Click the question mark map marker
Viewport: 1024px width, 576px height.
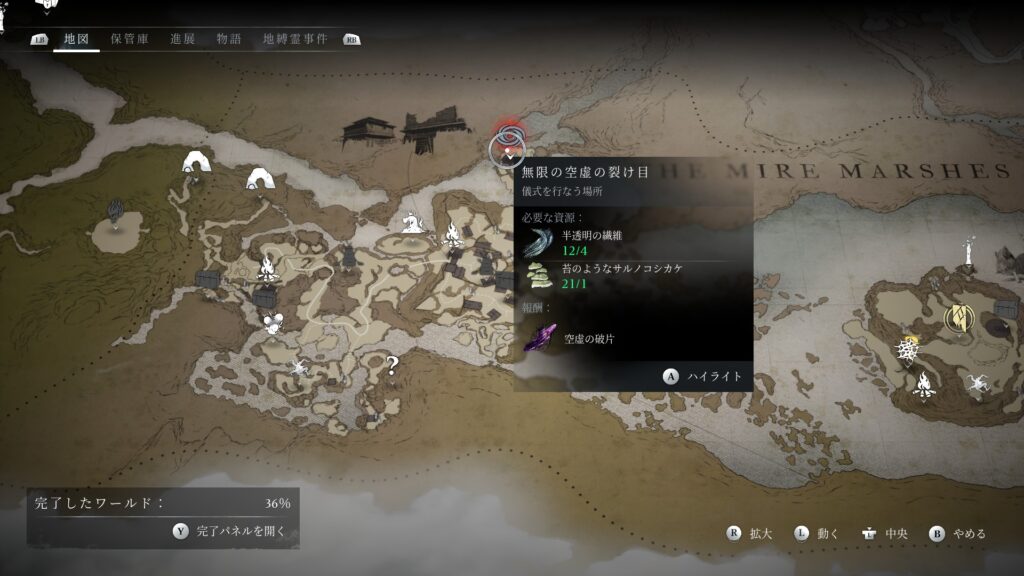point(392,366)
